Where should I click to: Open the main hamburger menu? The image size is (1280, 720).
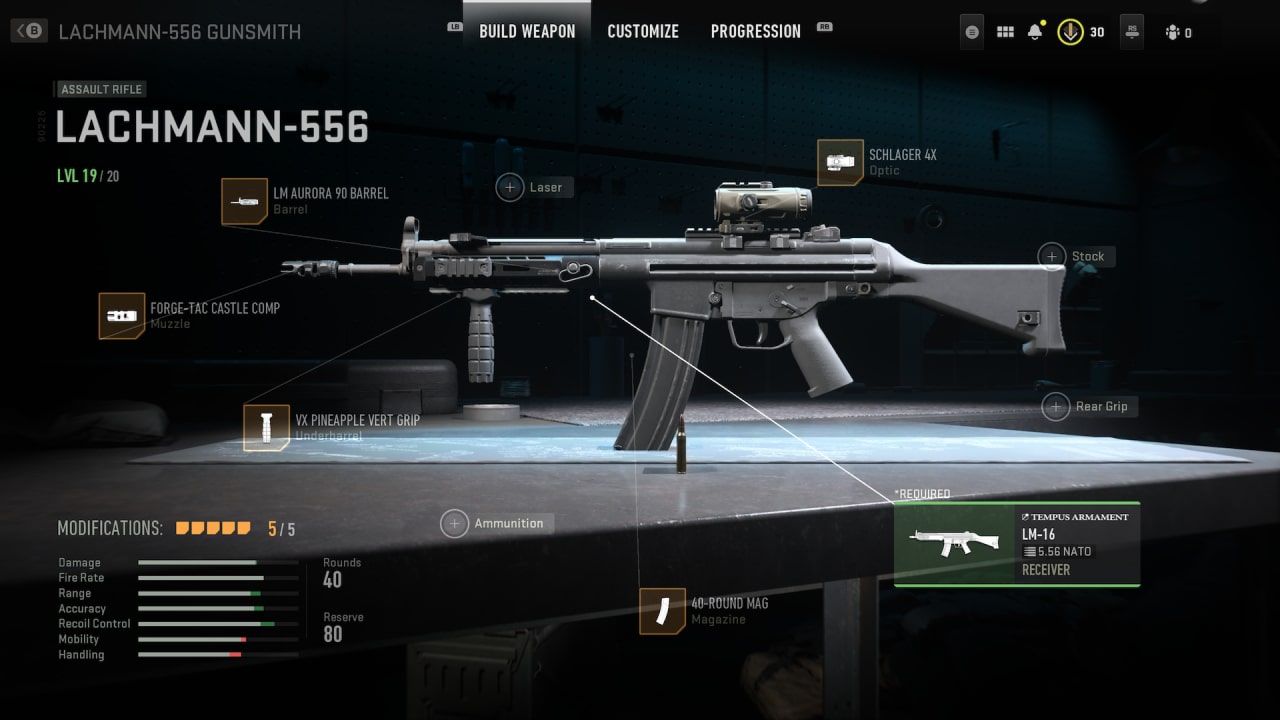(x=970, y=31)
